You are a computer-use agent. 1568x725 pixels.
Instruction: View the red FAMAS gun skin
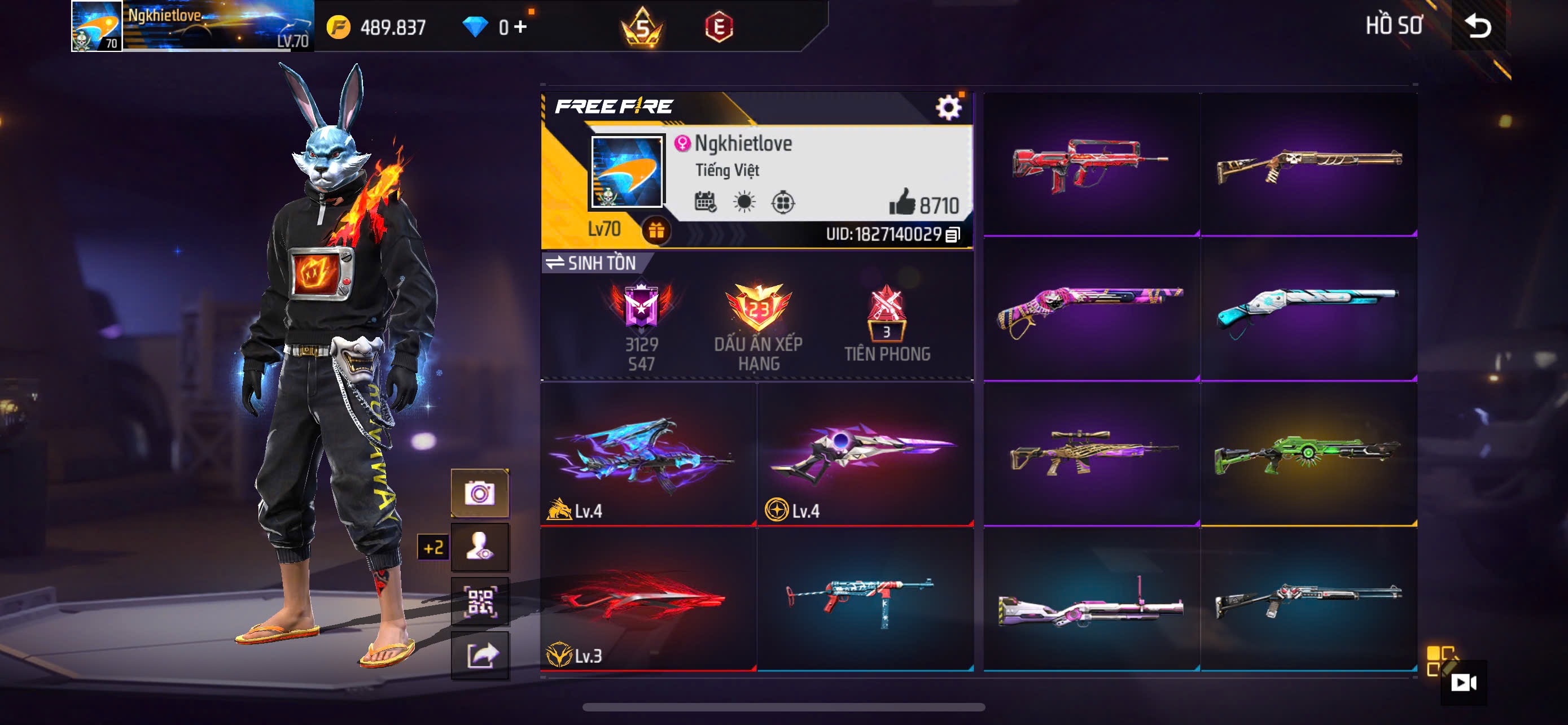pos(1091,164)
